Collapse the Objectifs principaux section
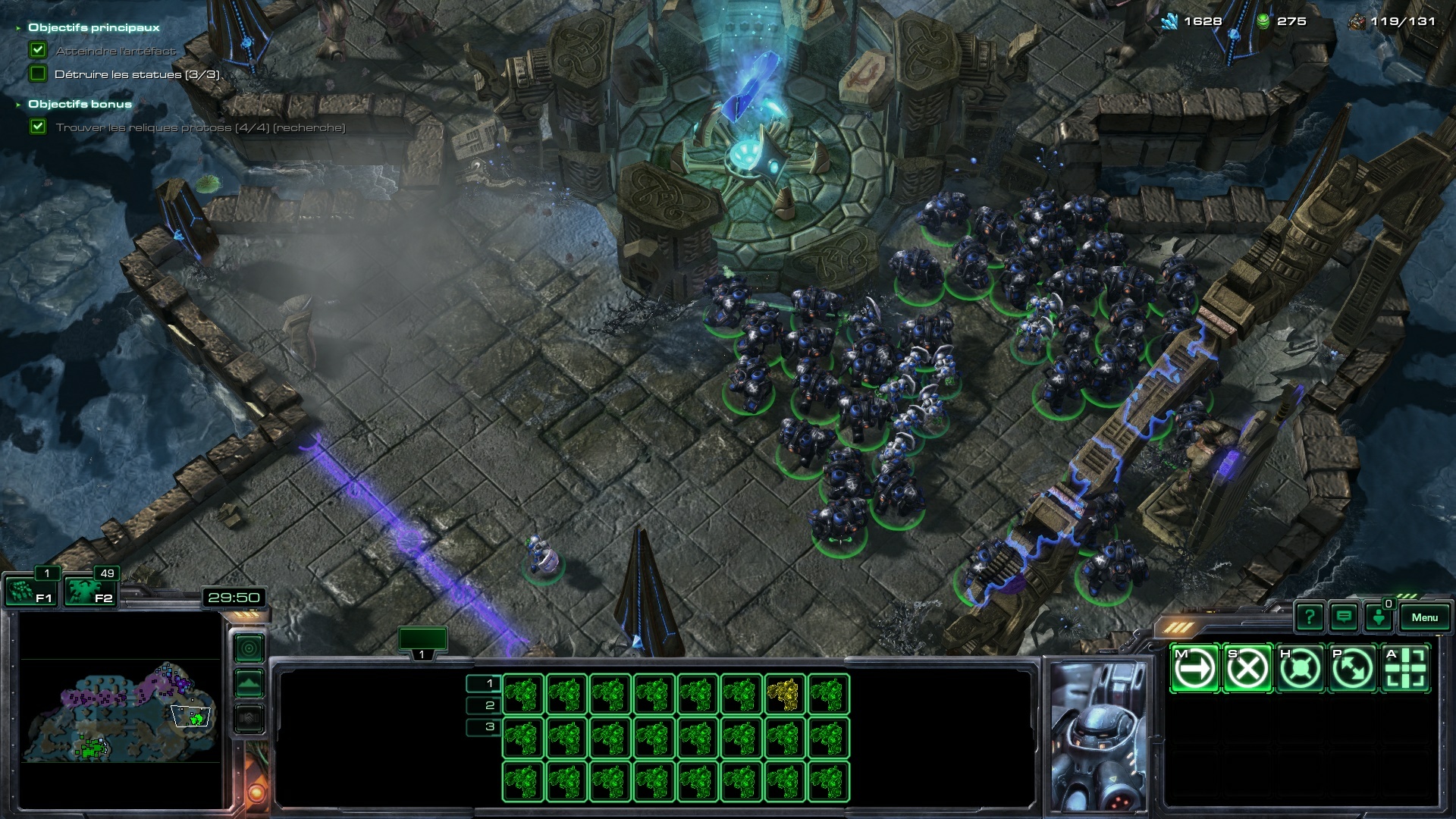 tap(18, 28)
